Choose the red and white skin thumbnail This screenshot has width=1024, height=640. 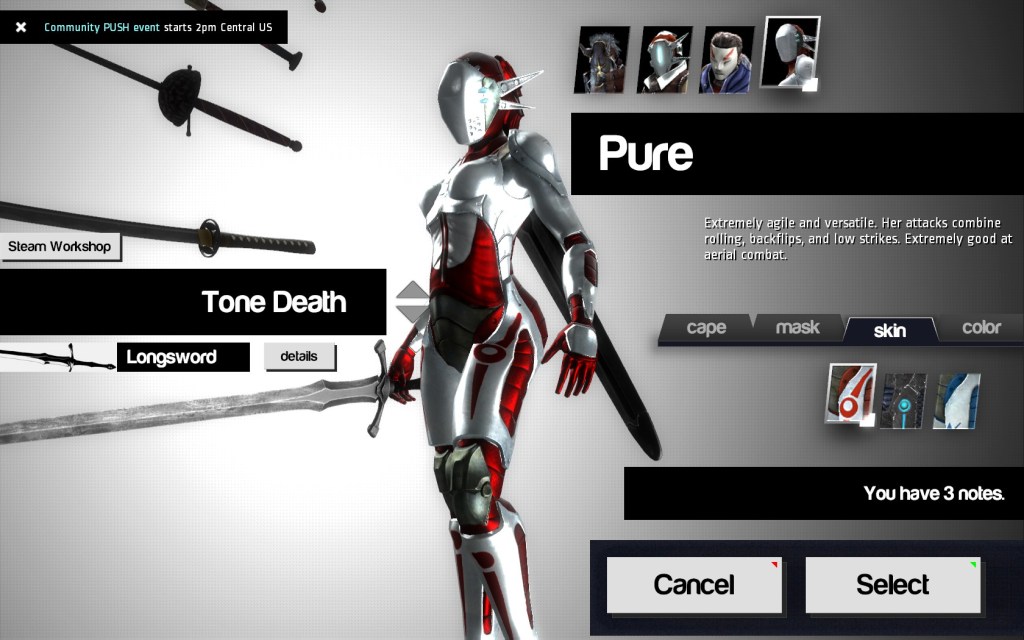tap(850, 395)
